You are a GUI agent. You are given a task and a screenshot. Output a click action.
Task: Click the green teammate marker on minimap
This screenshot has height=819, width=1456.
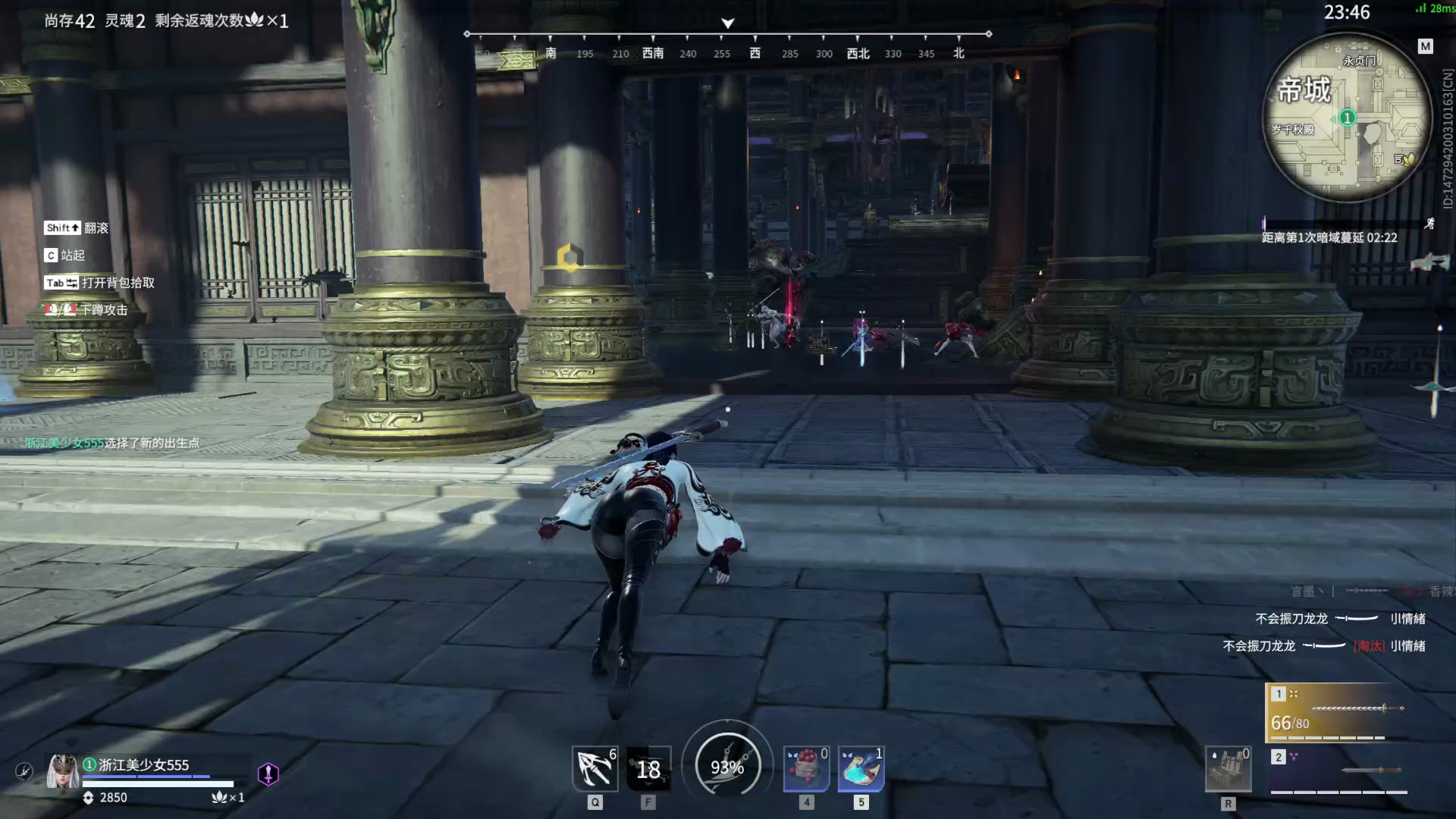pyautogui.click(x=1347, y=118)
